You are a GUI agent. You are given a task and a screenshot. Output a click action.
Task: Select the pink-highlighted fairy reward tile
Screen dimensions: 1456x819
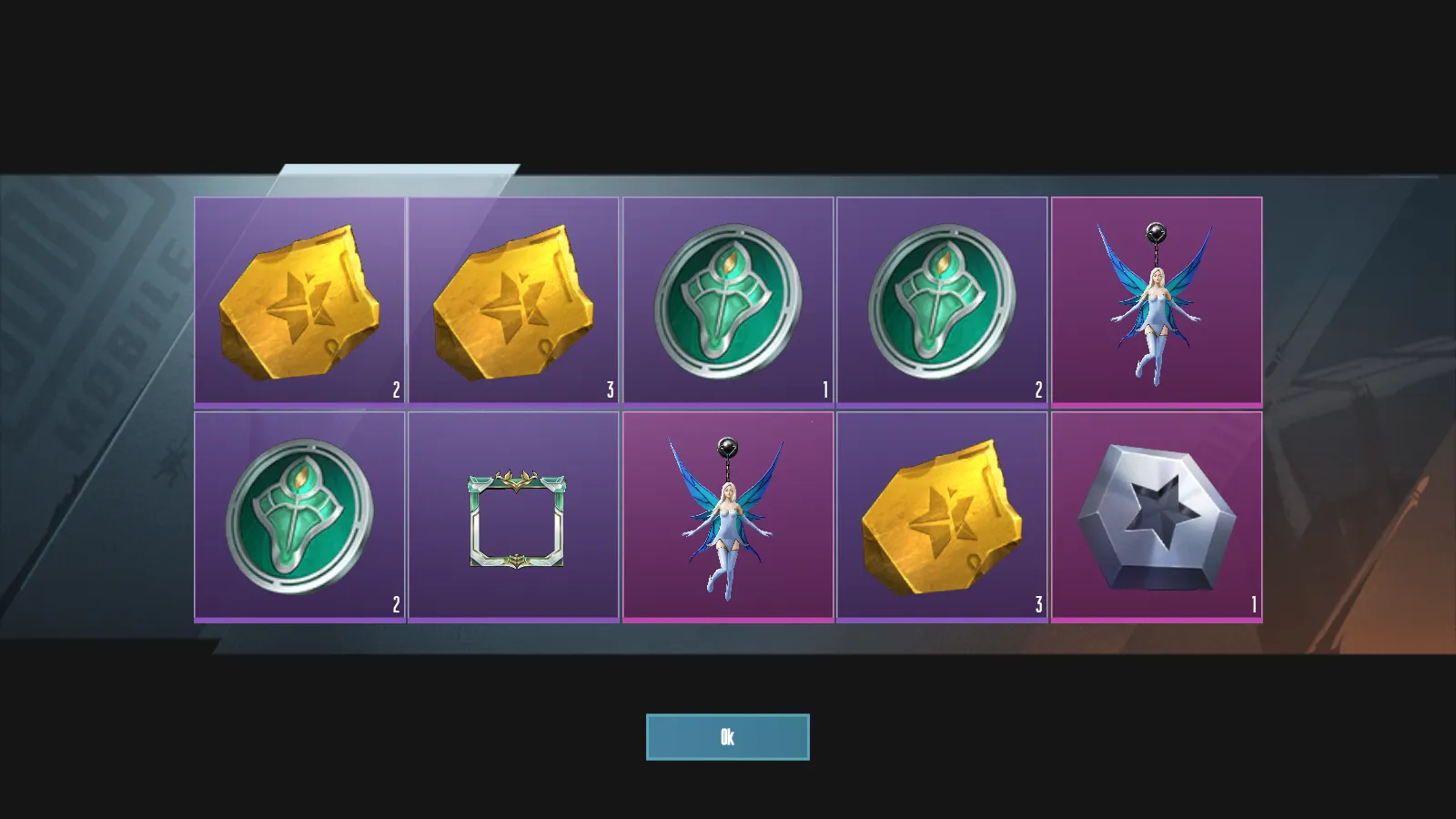[x=727, y=514]
